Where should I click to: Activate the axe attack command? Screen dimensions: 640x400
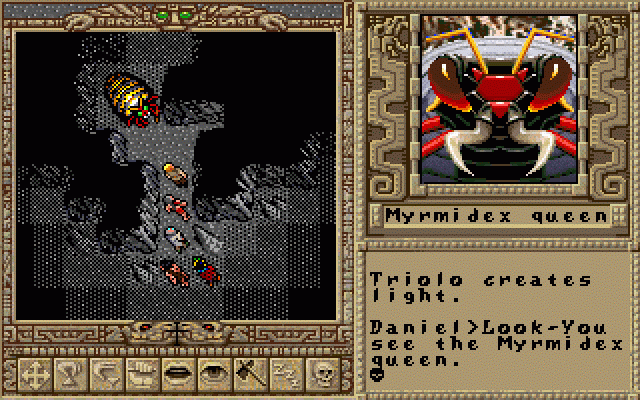248,375
